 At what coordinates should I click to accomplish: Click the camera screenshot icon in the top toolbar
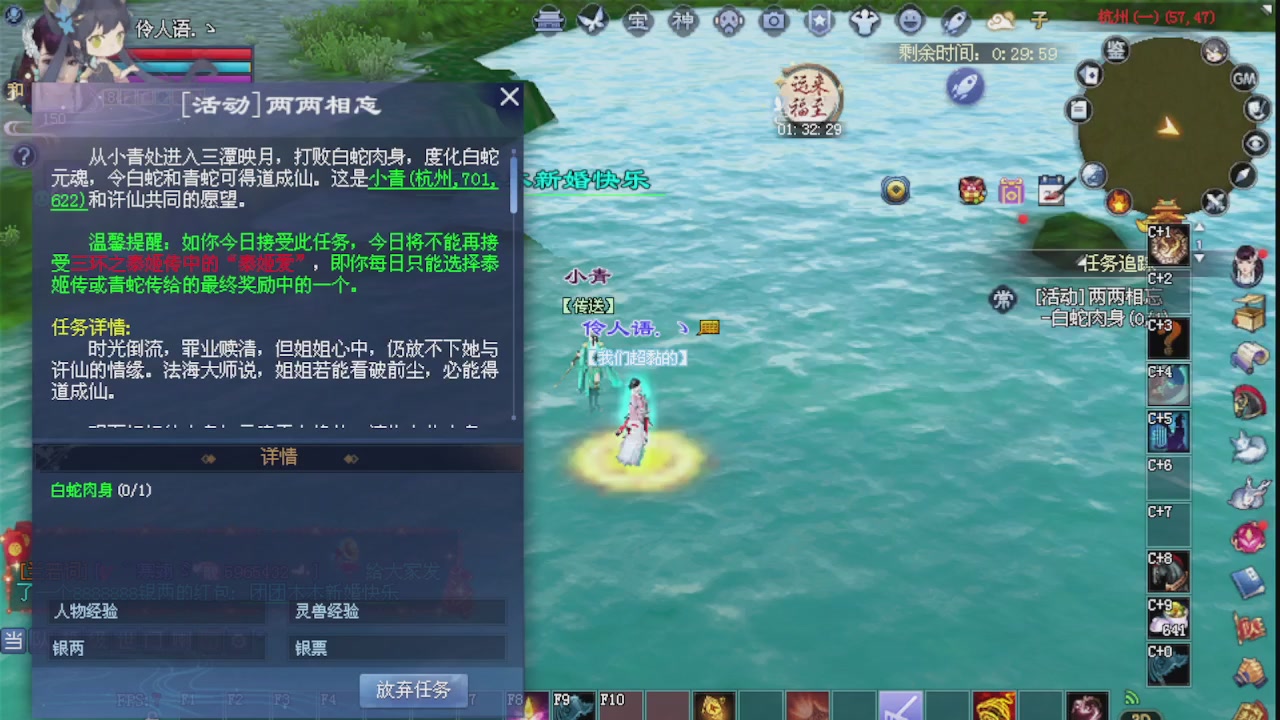click(x=775, y=20)
